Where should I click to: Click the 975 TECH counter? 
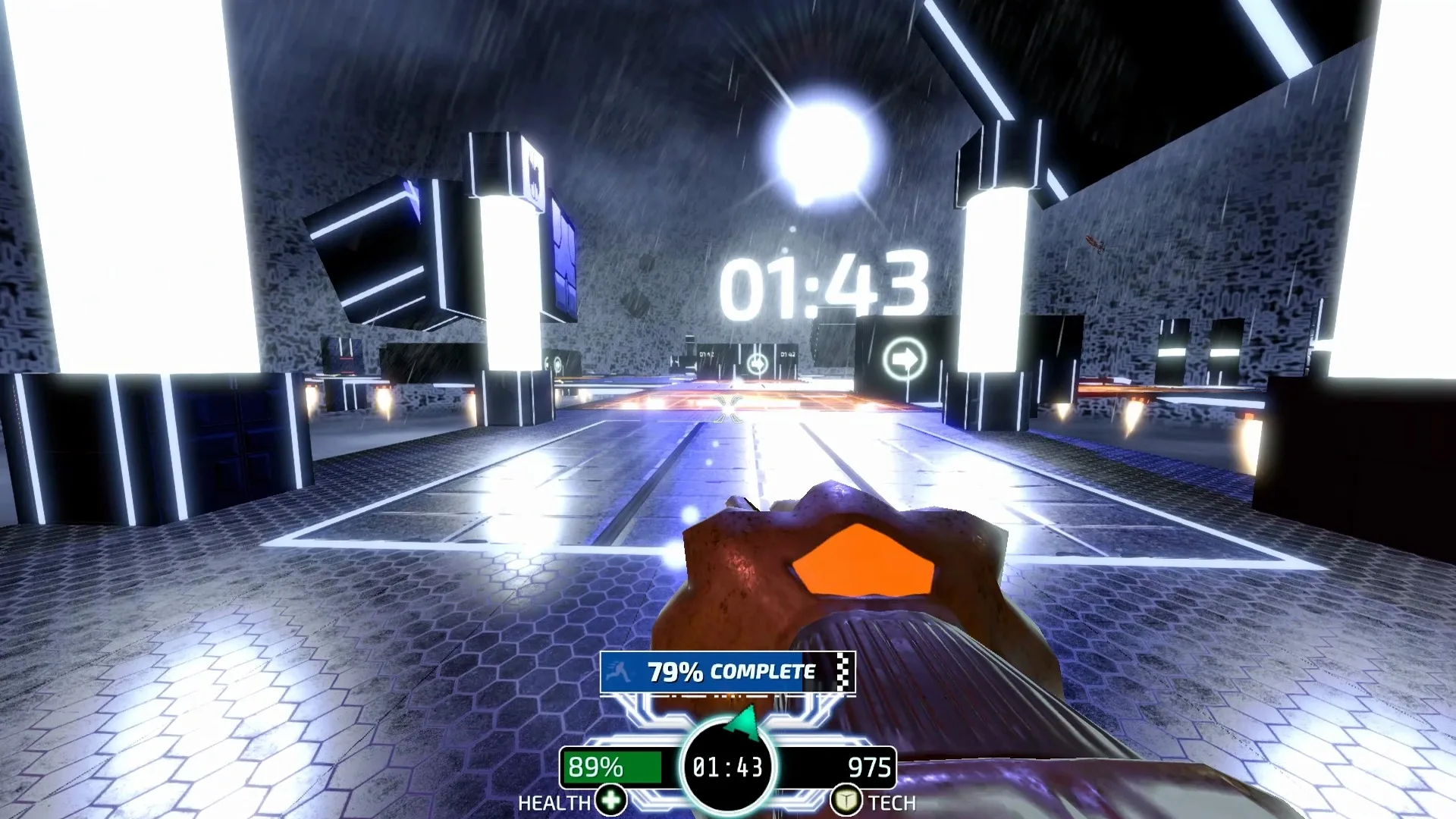click(868, 767)
